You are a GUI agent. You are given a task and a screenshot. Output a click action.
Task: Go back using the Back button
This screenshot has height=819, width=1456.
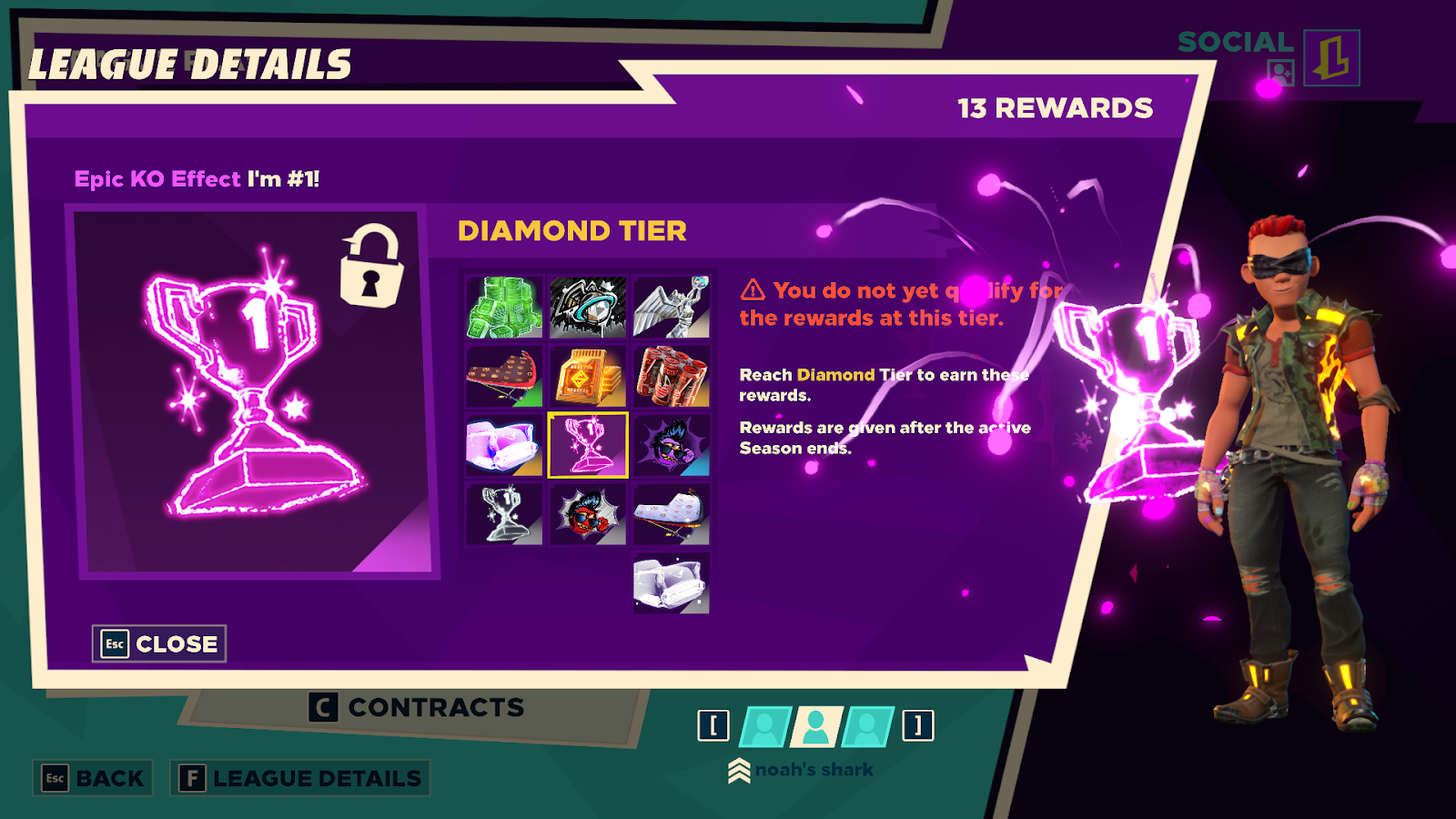click(93, 778)
